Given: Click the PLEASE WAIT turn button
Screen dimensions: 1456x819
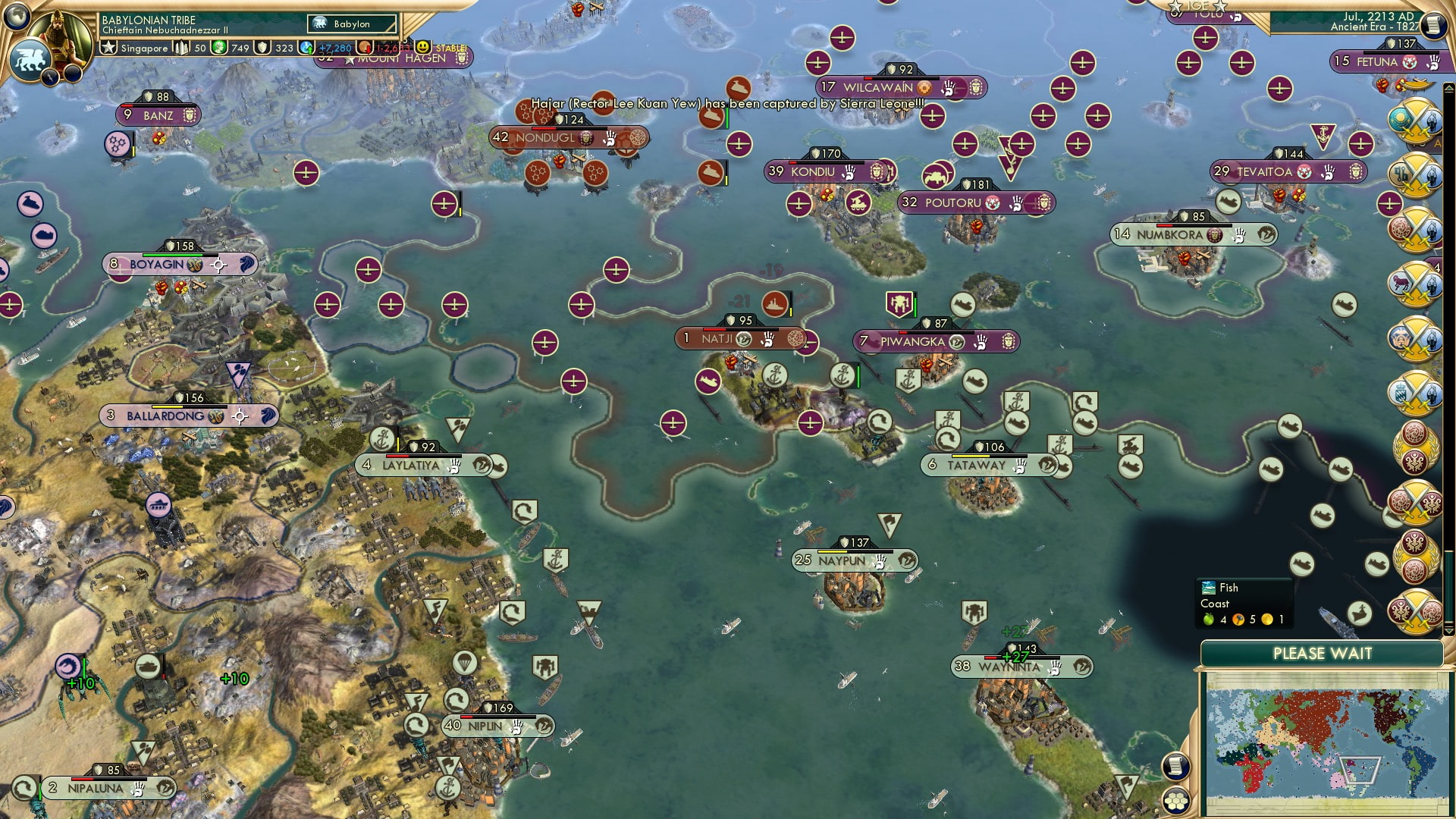Looking at the screenshot, I should click(x=1322, y=654).
